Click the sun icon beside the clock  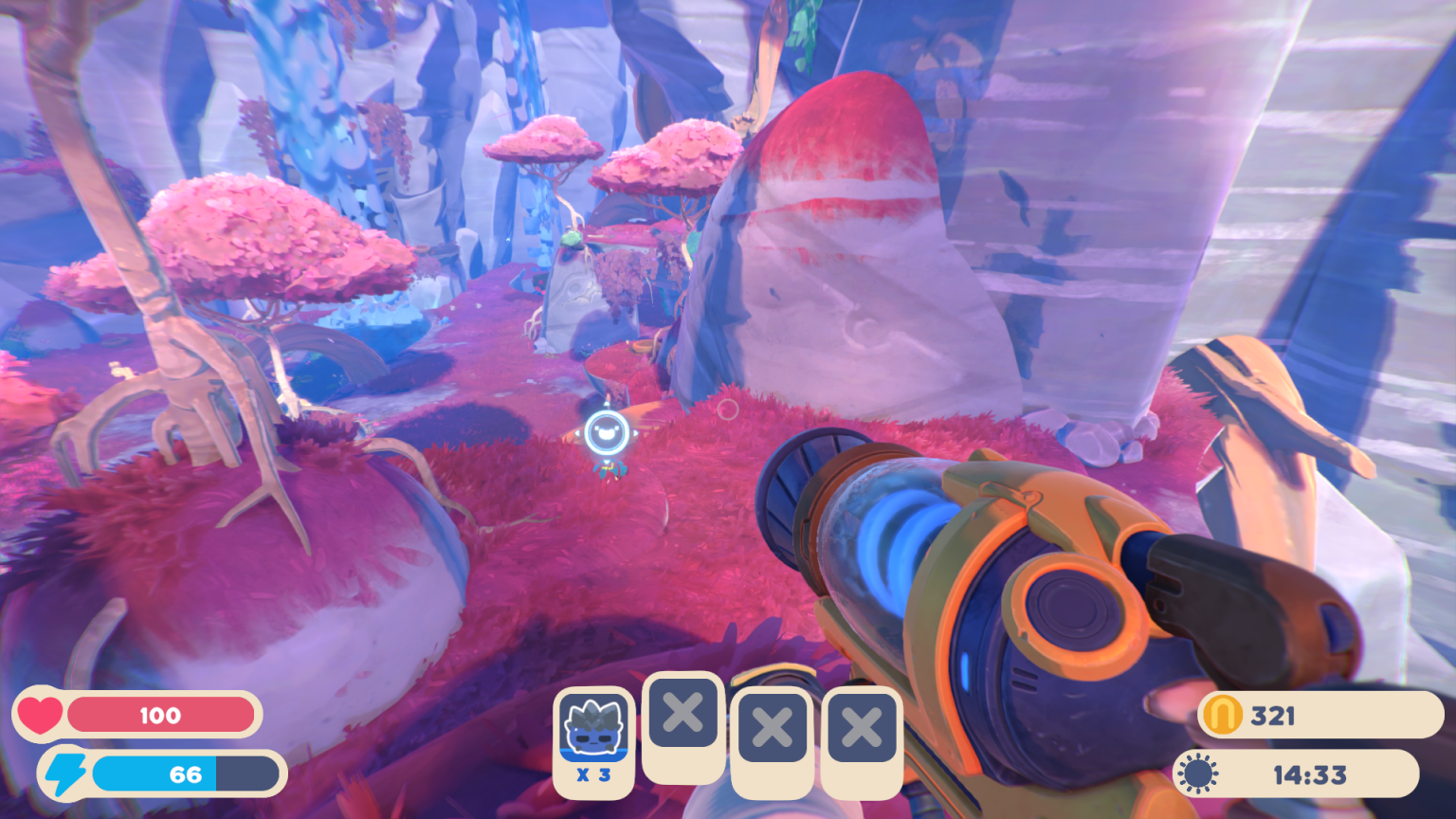[x=1196, y=772]
